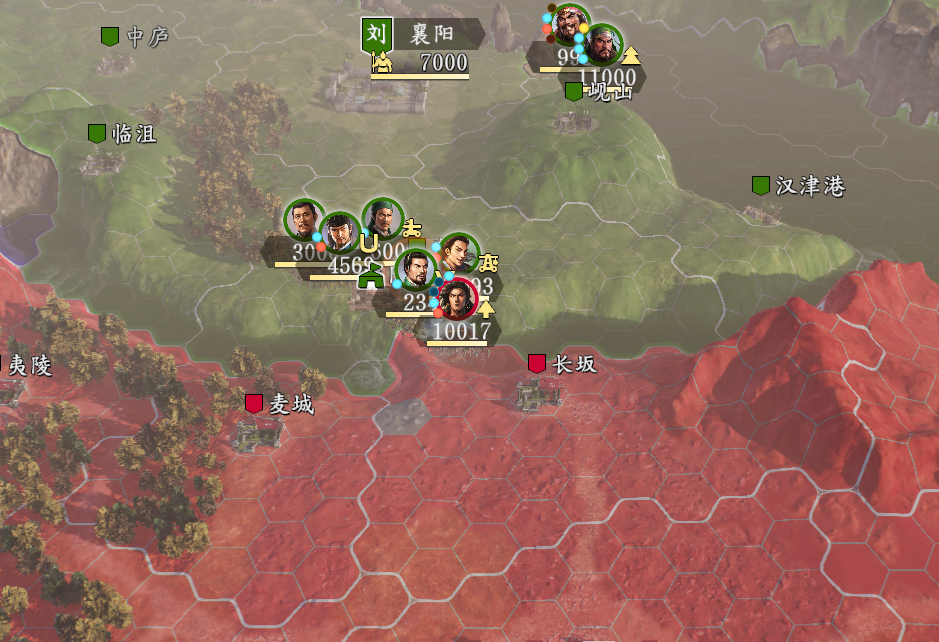Click the 岘山 location marker
This screenshot has height=642, width=939.
(574, 92)
